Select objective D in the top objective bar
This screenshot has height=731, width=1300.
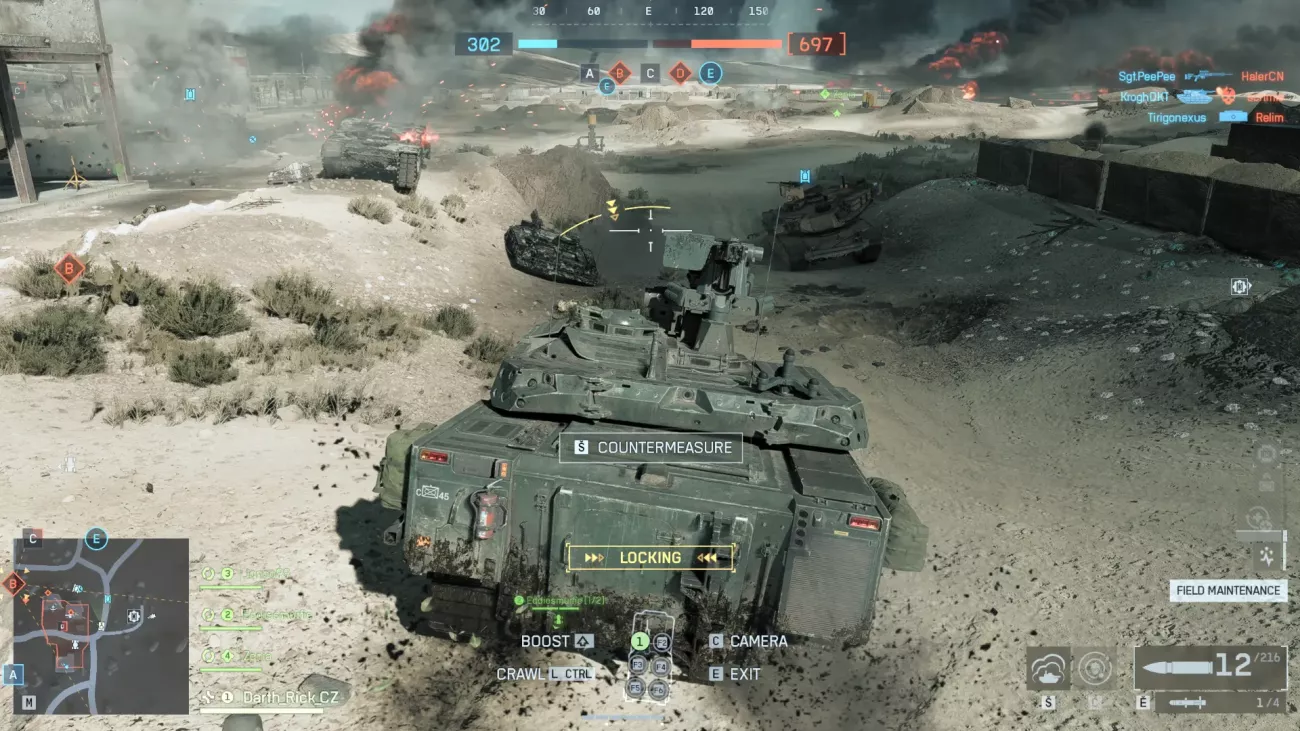point(680,73)
